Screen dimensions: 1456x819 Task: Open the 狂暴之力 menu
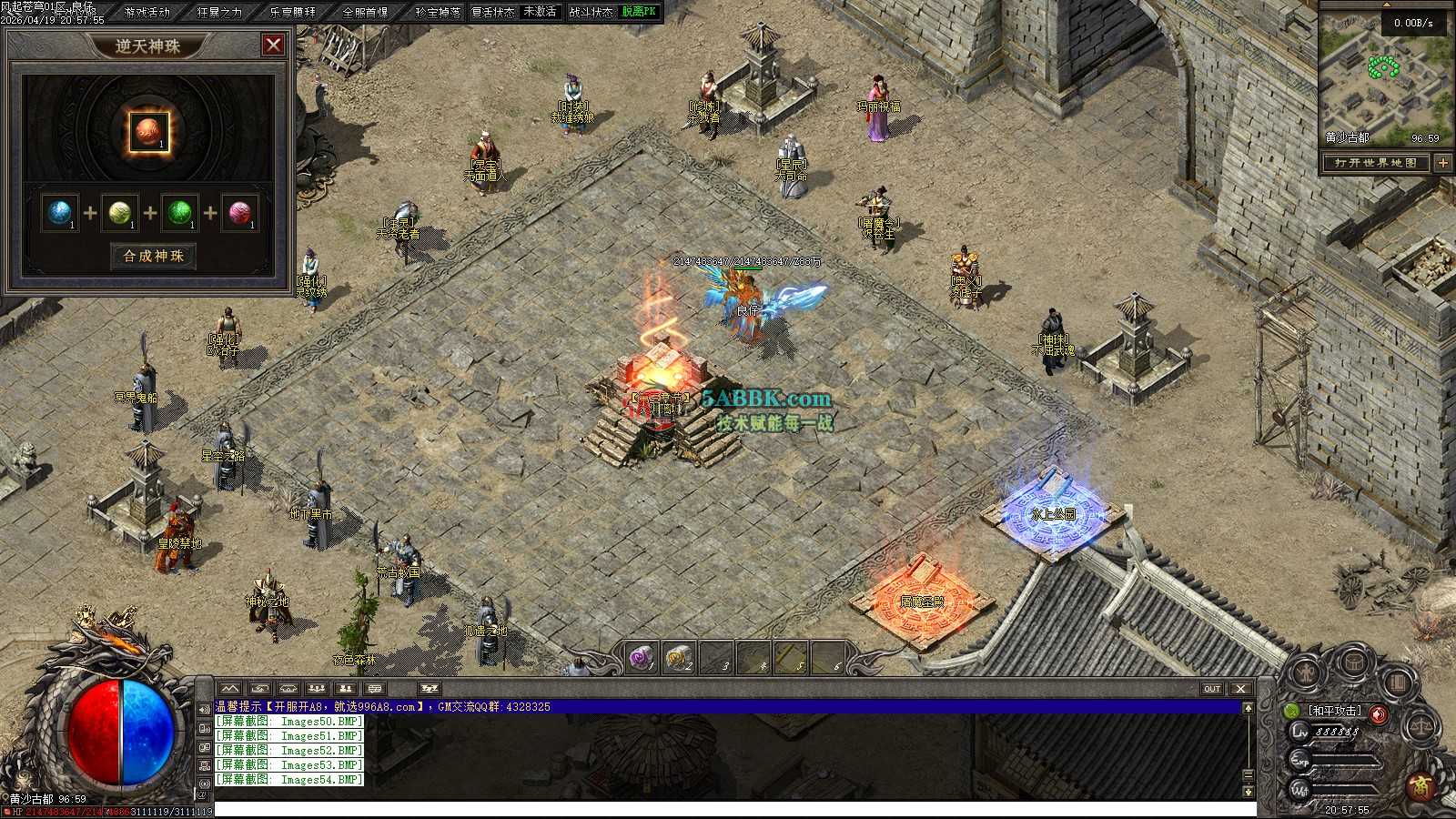[220, 12]
